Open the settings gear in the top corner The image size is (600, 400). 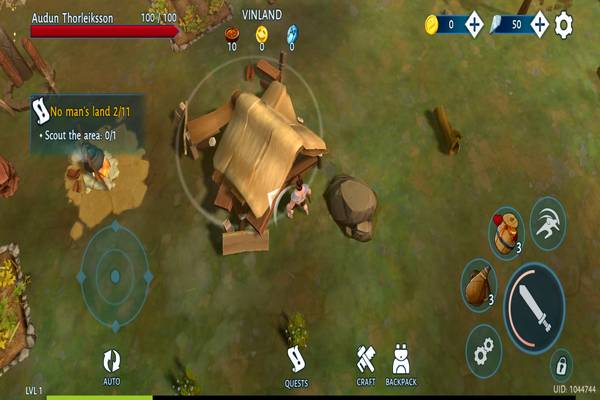click(564, 24)
